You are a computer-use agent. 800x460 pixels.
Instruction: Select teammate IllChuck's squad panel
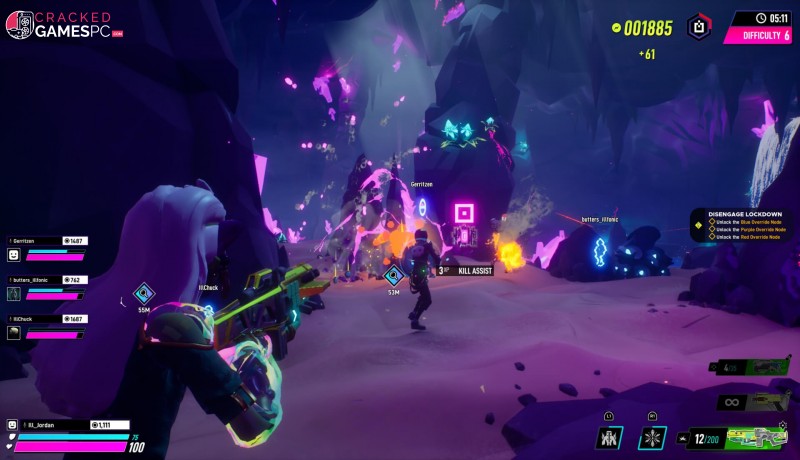point(47,326)
